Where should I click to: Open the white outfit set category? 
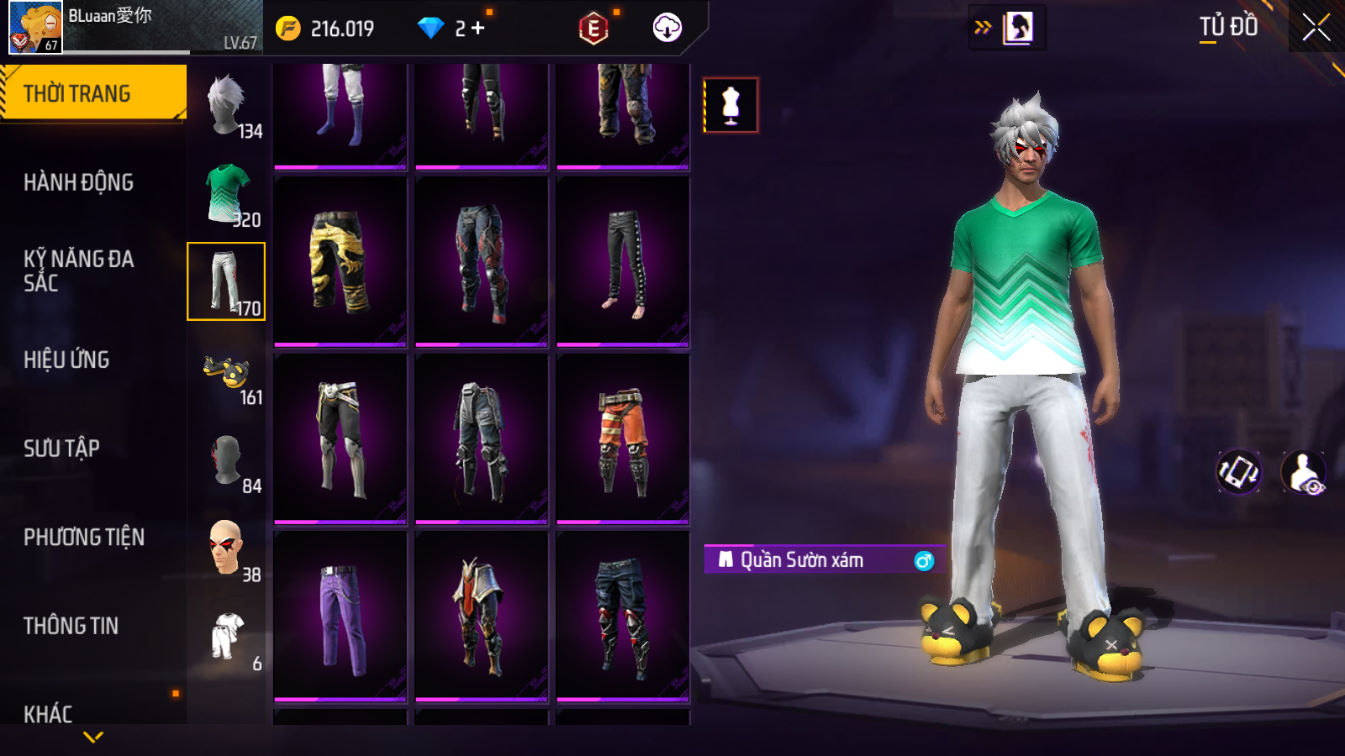click(x=227, y=637)
